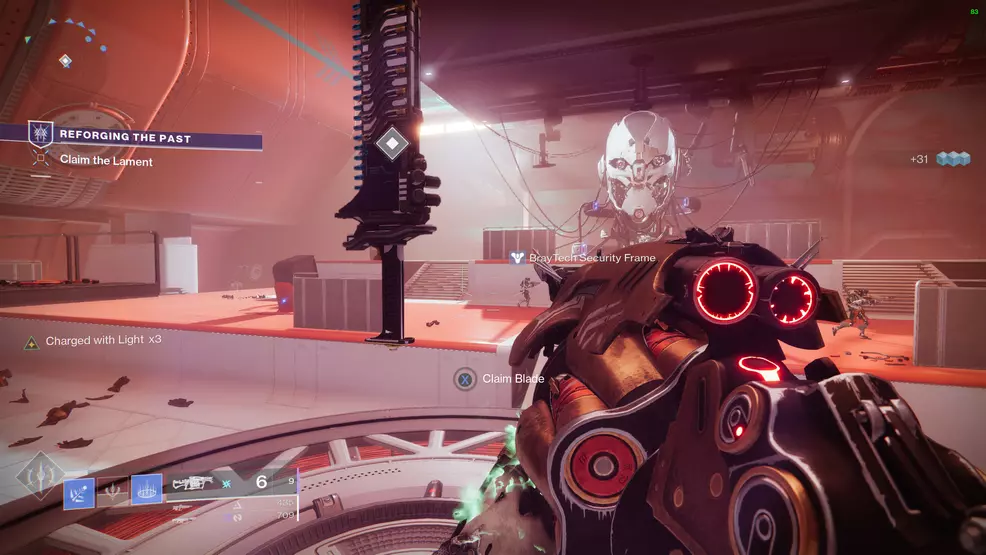Click the glimmer cubes reward icon

point(951,159)
